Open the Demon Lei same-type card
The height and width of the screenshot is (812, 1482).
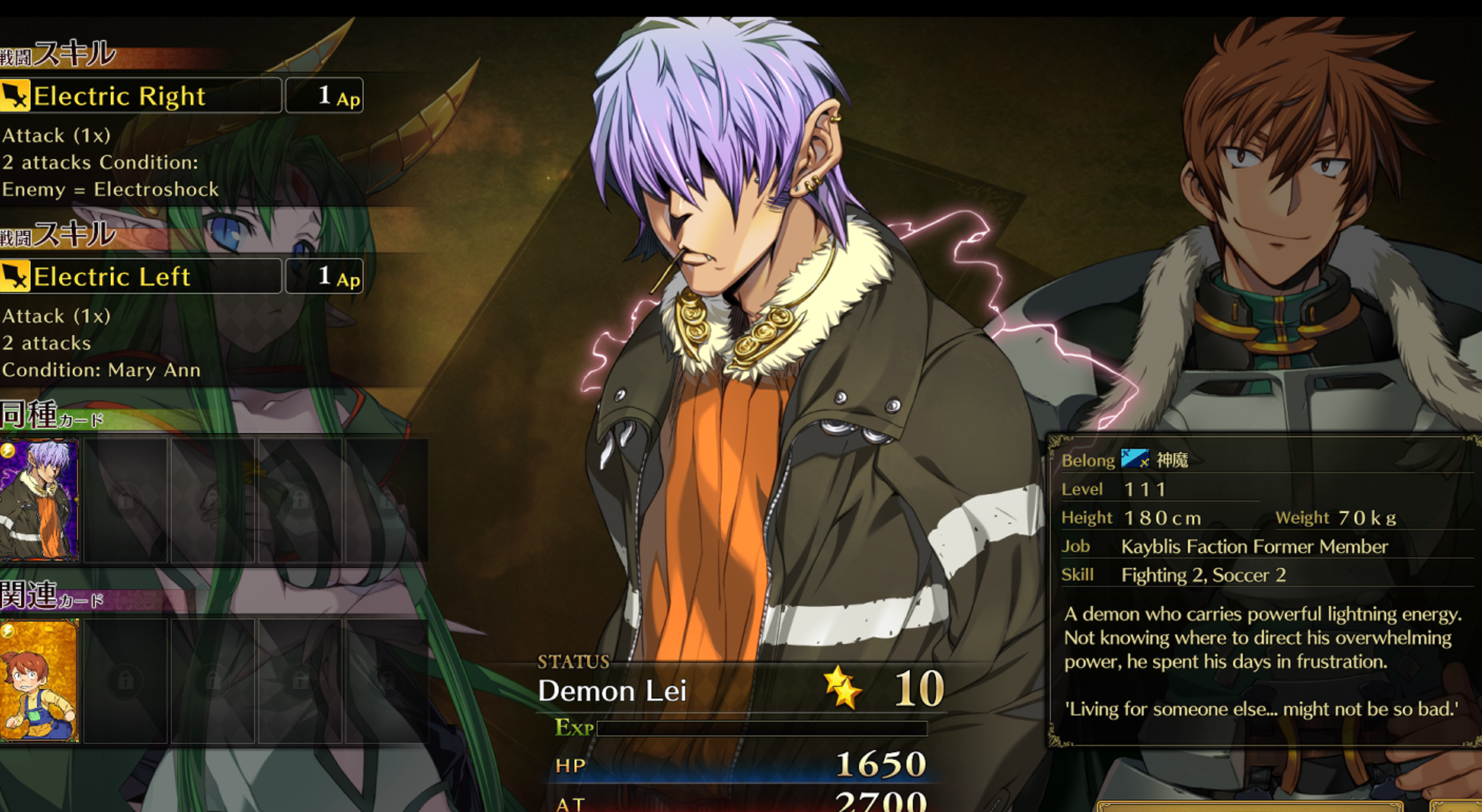39,500
